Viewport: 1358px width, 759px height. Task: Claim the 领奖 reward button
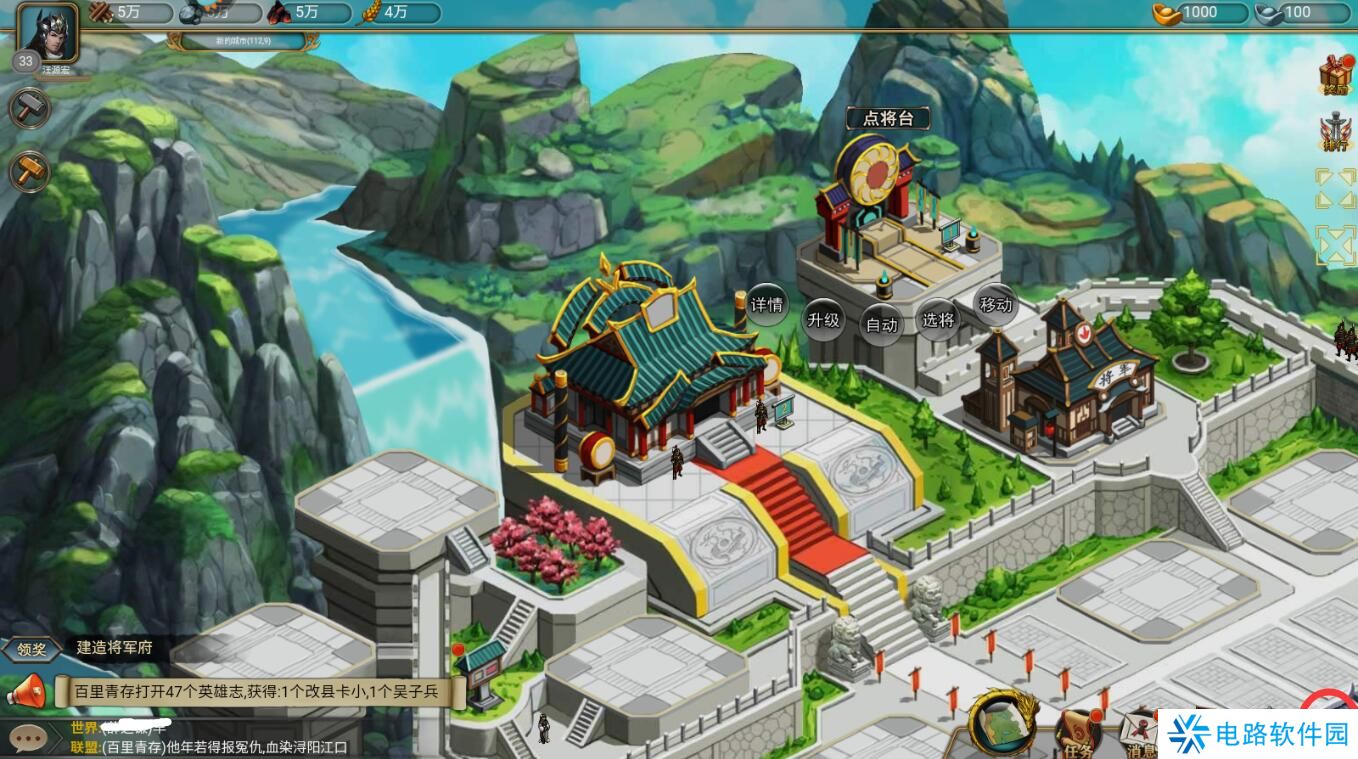tap(32, 648)
